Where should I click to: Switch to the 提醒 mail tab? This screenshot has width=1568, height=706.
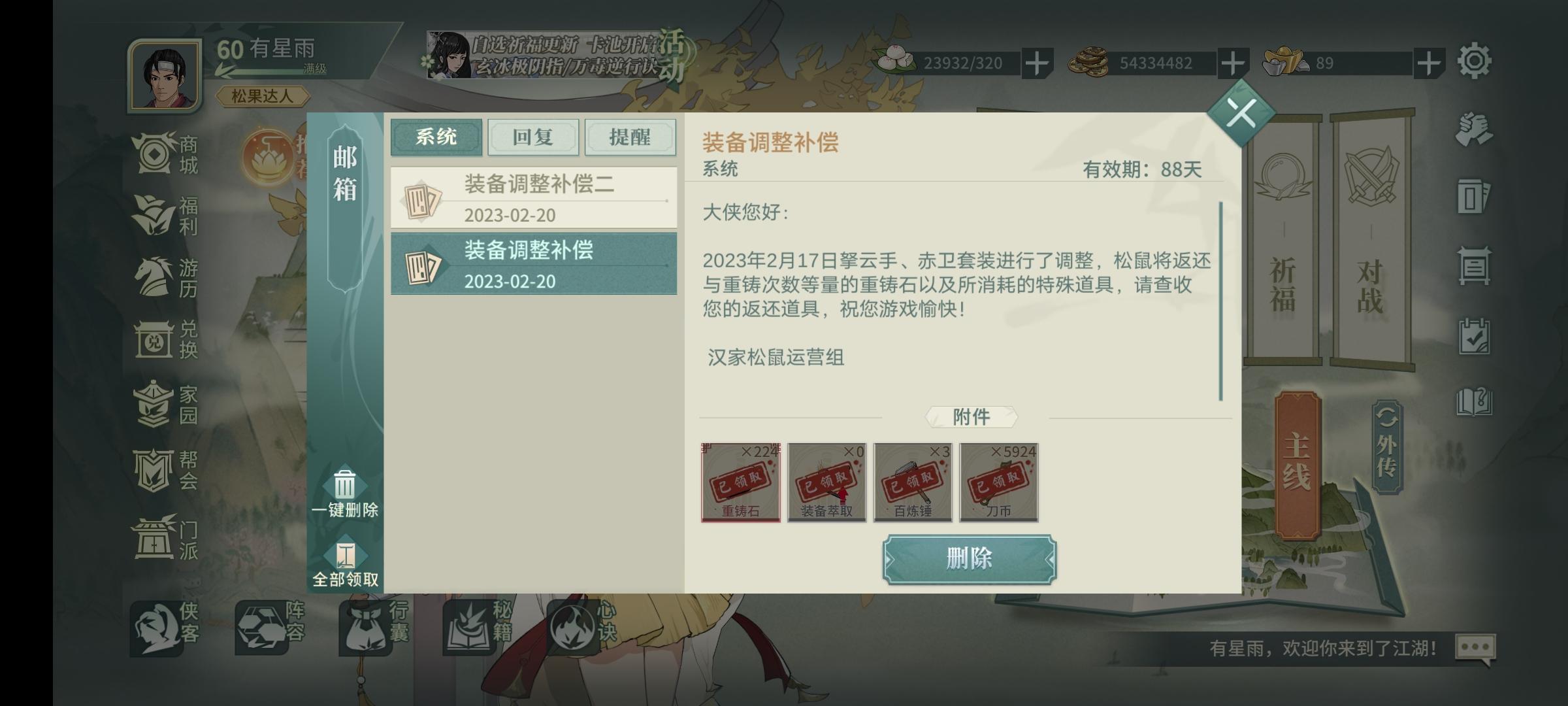[630, 137]
